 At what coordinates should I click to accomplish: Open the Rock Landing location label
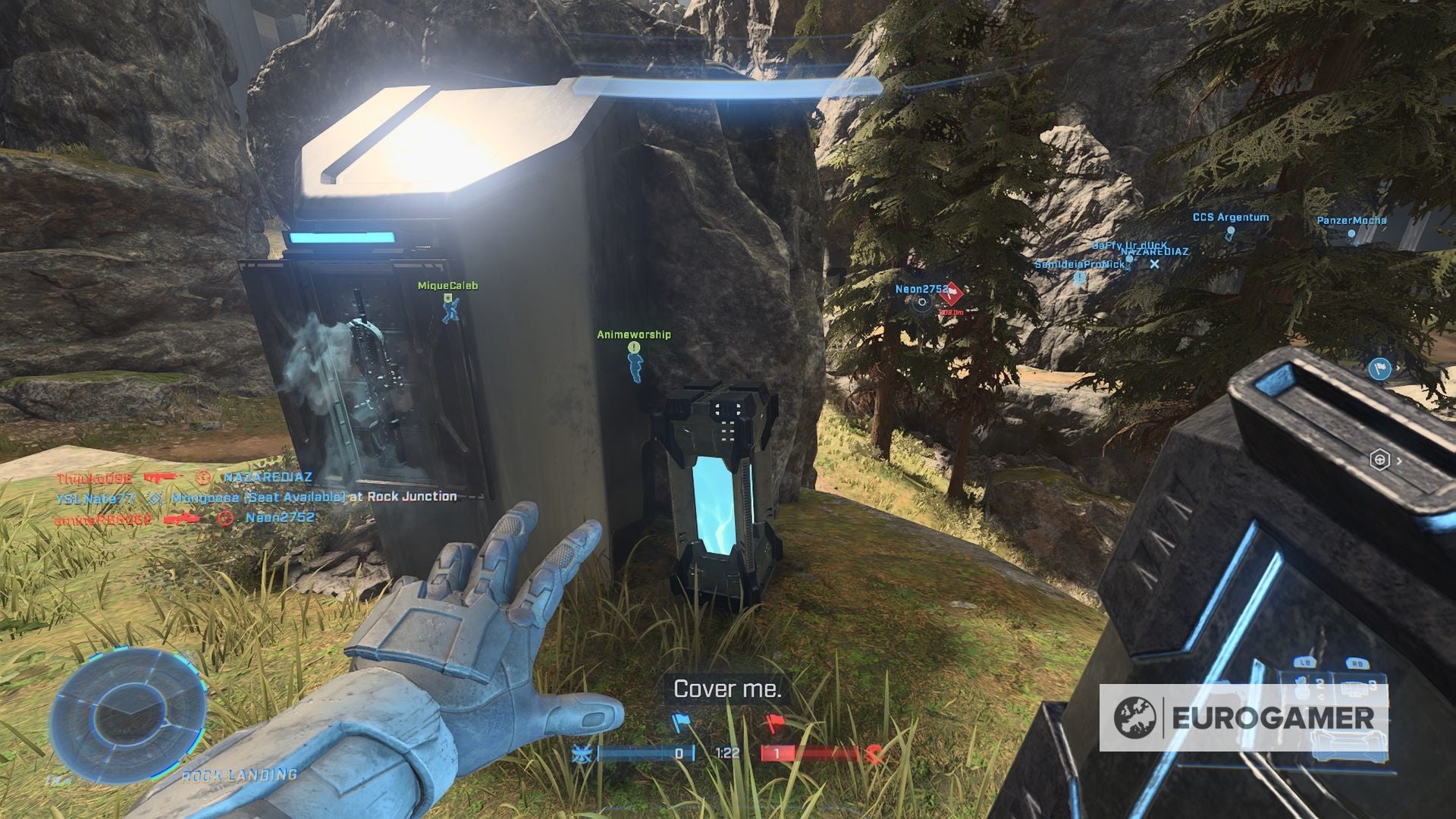240,774
